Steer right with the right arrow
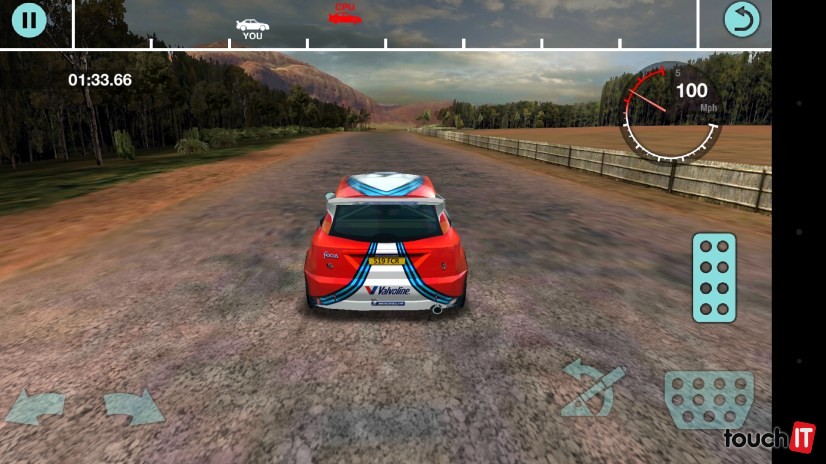826x464 pixels. [133, 407]
